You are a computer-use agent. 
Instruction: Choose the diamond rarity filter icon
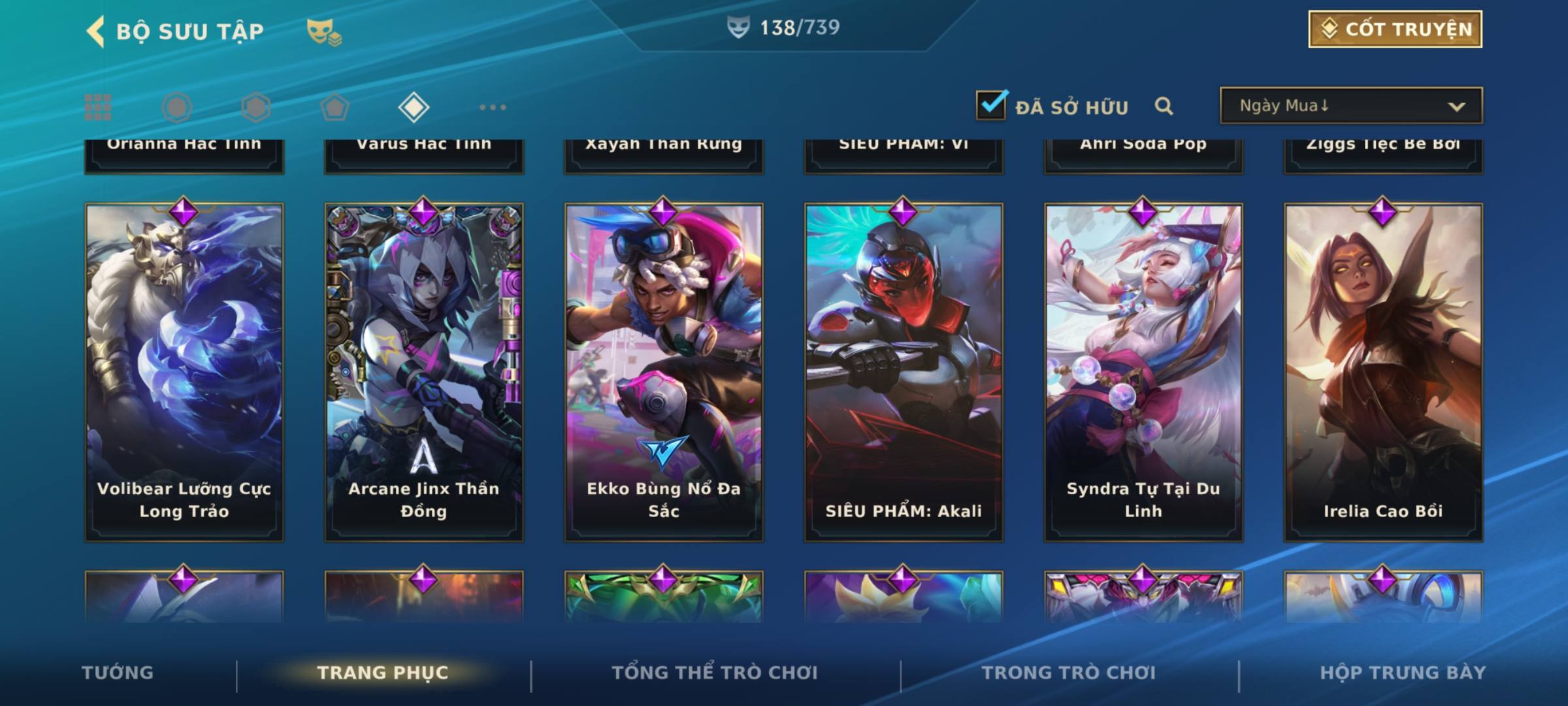[x=414, y=107]
